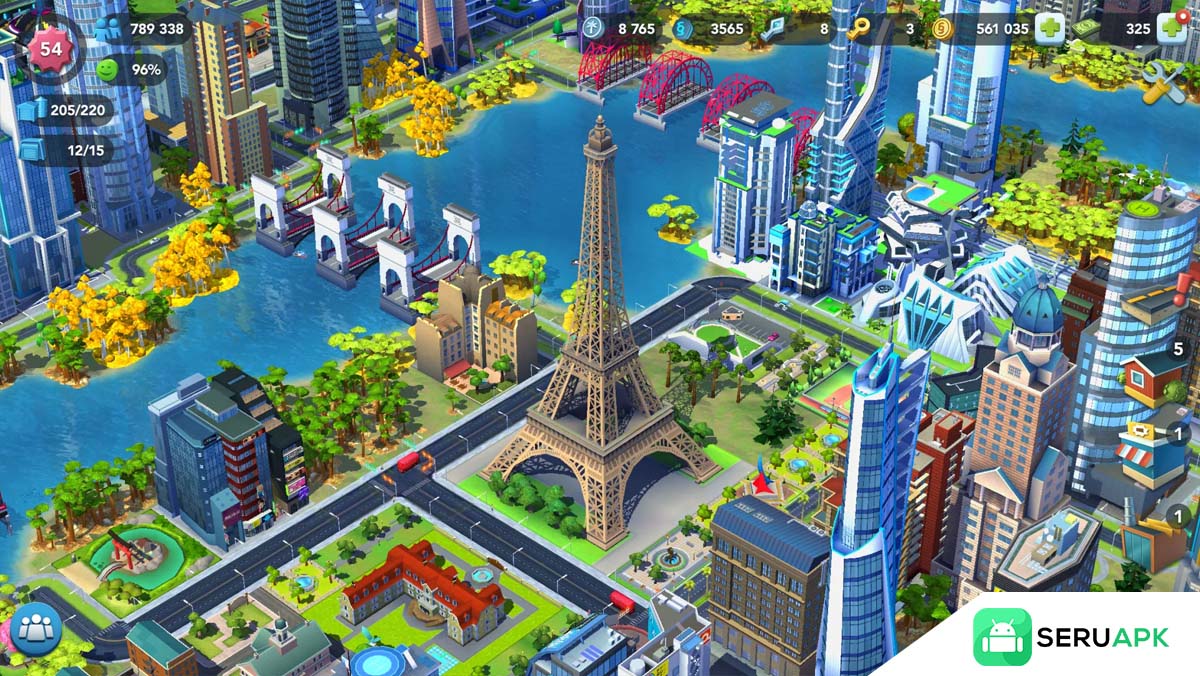Viewport: 1200px width, 676px height.
Task: Add Simoleons with the green plus button
Action: [x=1049, y=28]
